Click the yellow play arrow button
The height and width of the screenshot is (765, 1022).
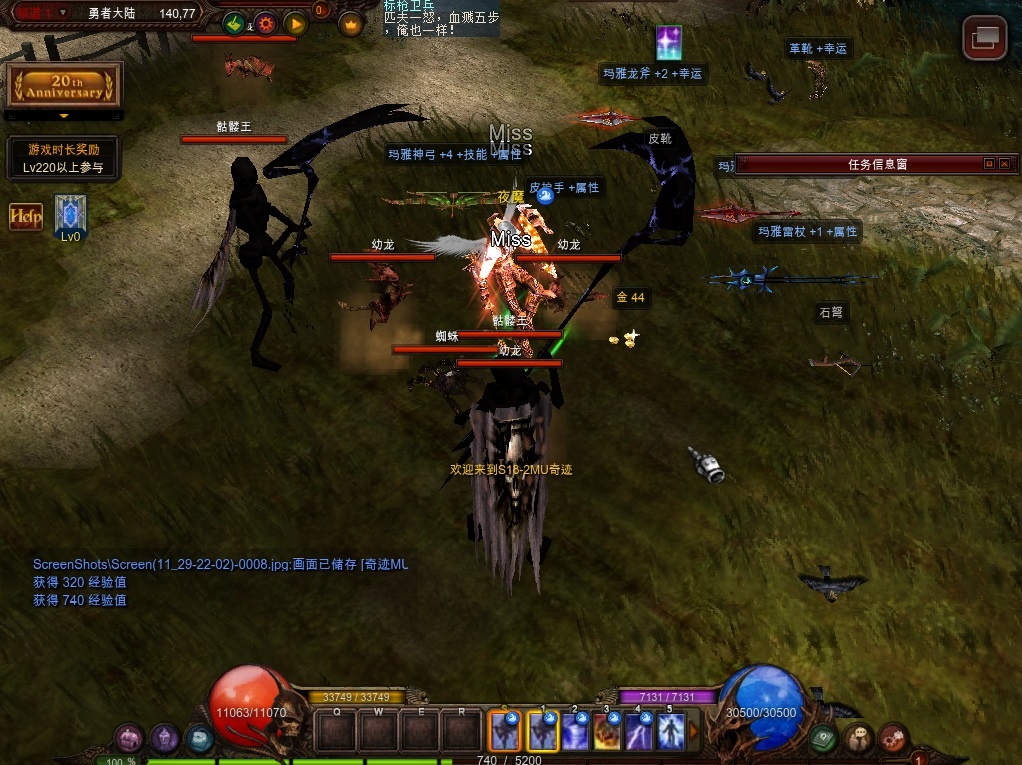[x=295, y=24]
